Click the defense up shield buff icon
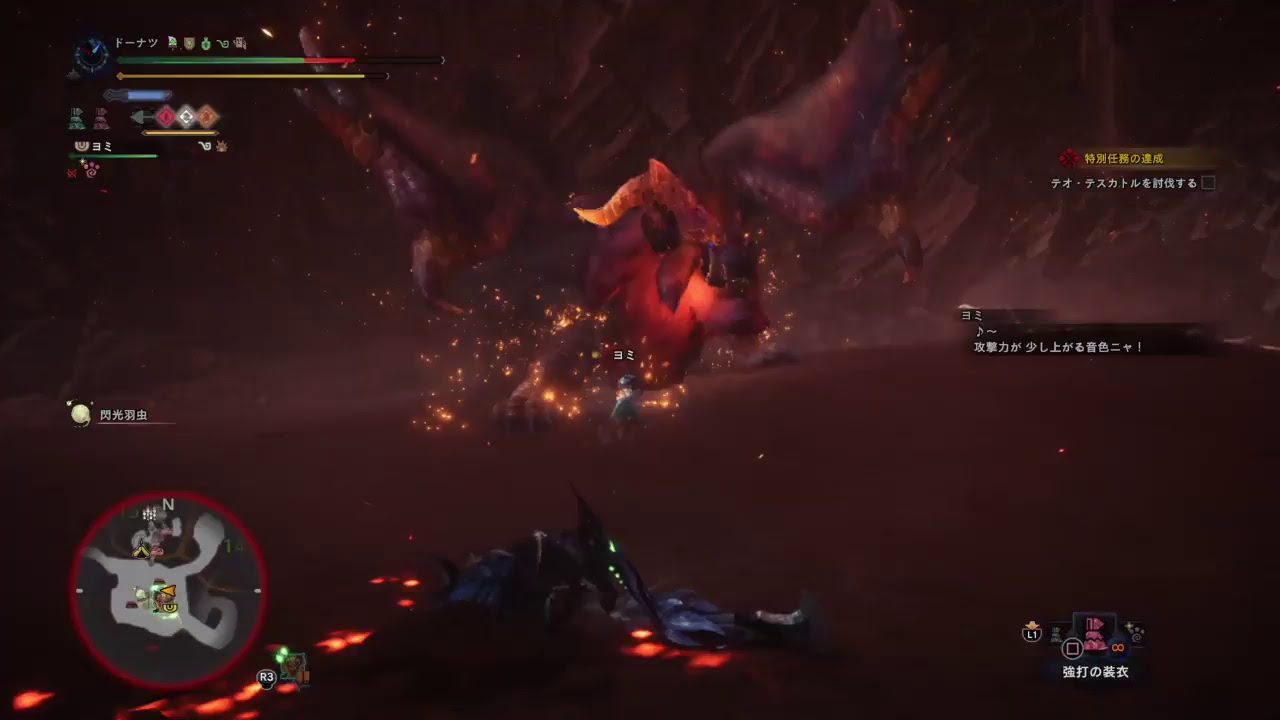 191,43
